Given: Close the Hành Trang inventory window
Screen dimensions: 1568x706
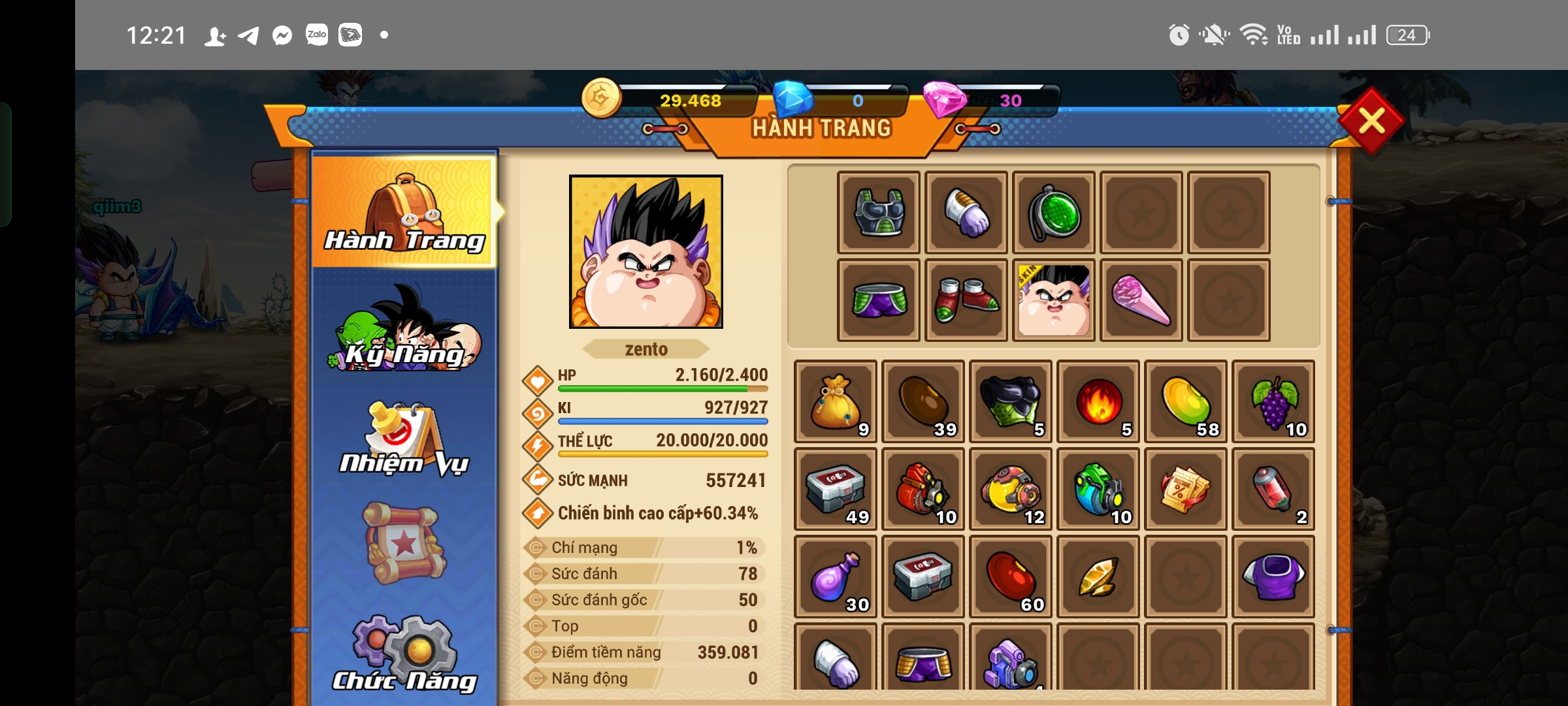Looking at the screenshot, I should pos(1371,121).
